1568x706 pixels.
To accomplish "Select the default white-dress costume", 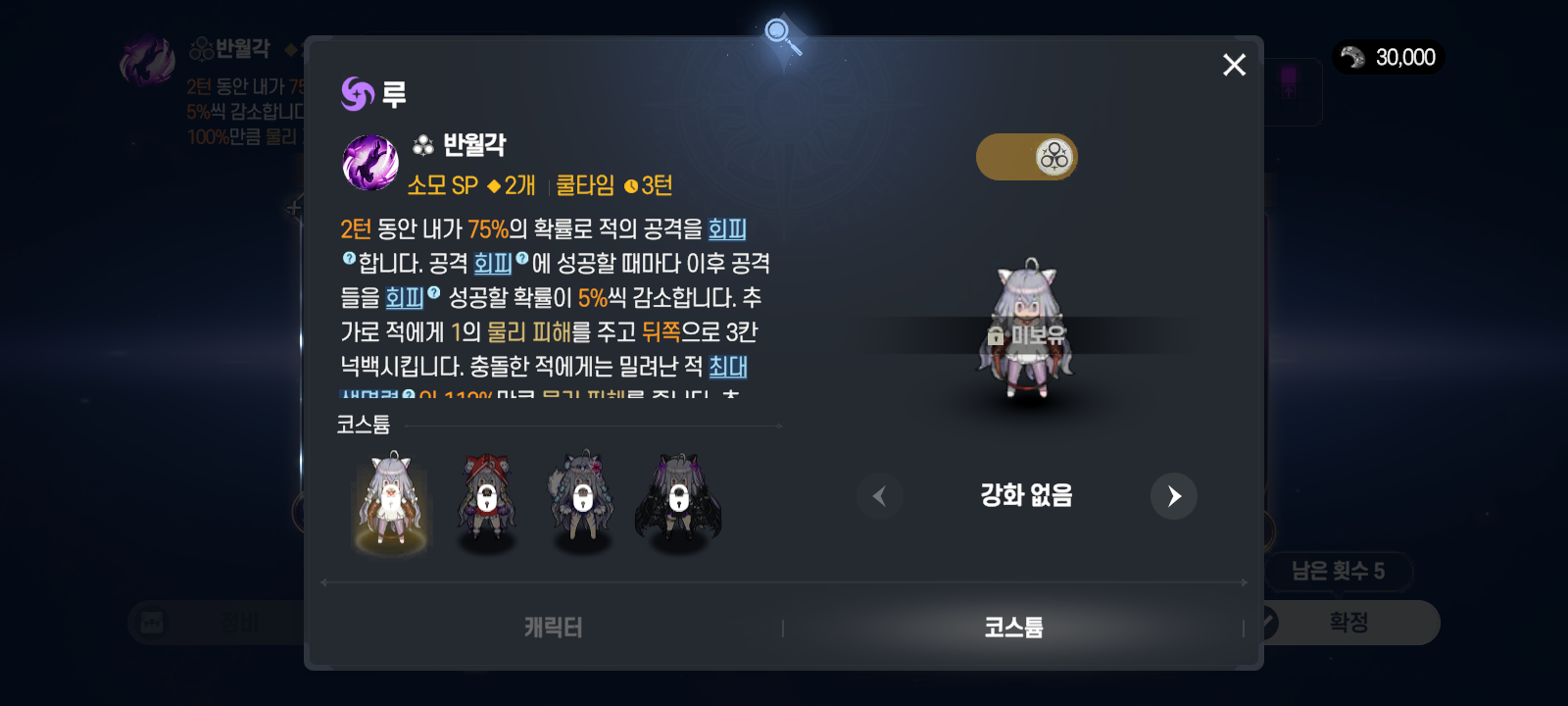I will (391, 500).
